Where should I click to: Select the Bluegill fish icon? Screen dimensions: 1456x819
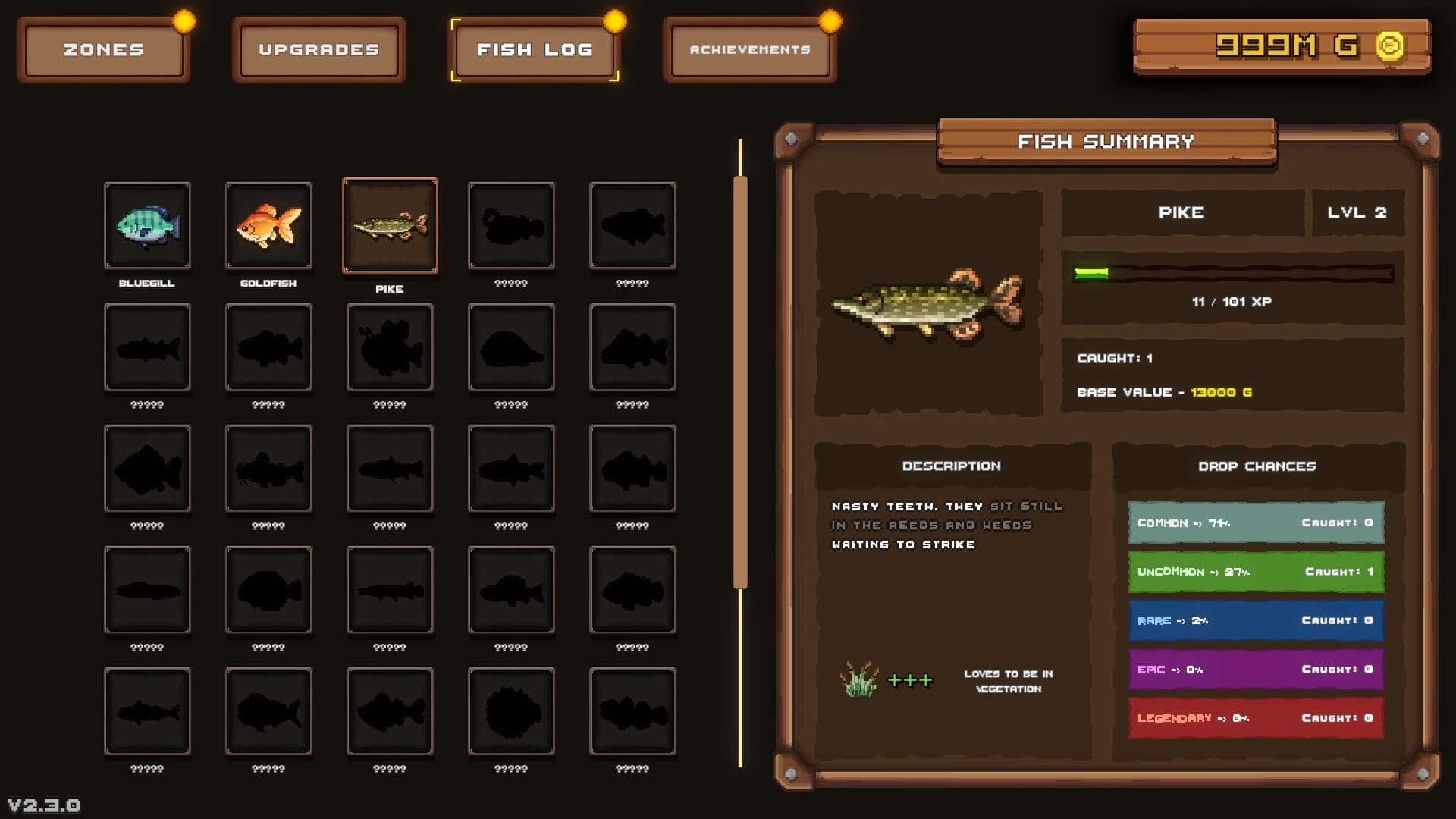(x=148, y=225)
